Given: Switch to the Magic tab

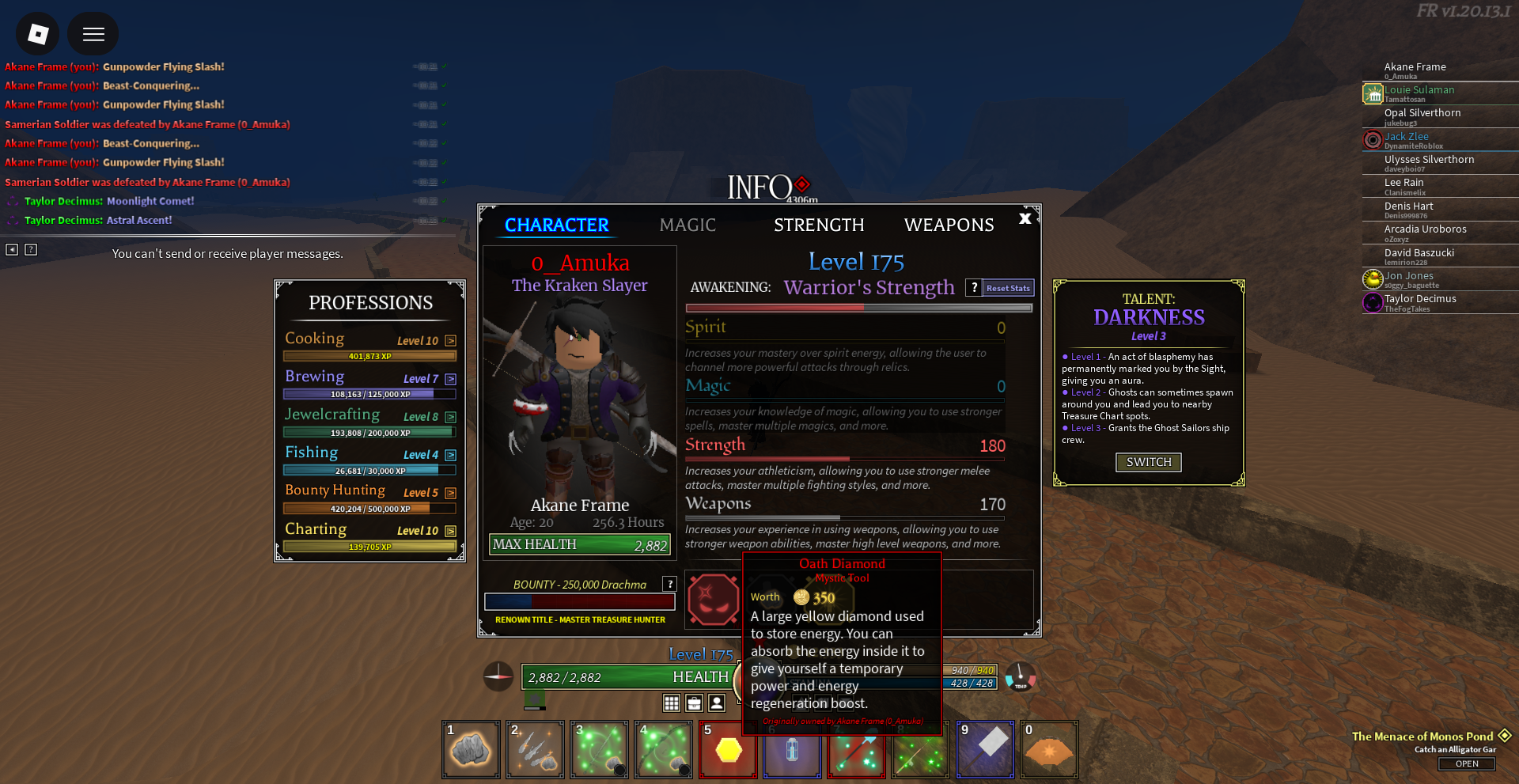Looking at the screenshot, I should [x=688, y=225].
